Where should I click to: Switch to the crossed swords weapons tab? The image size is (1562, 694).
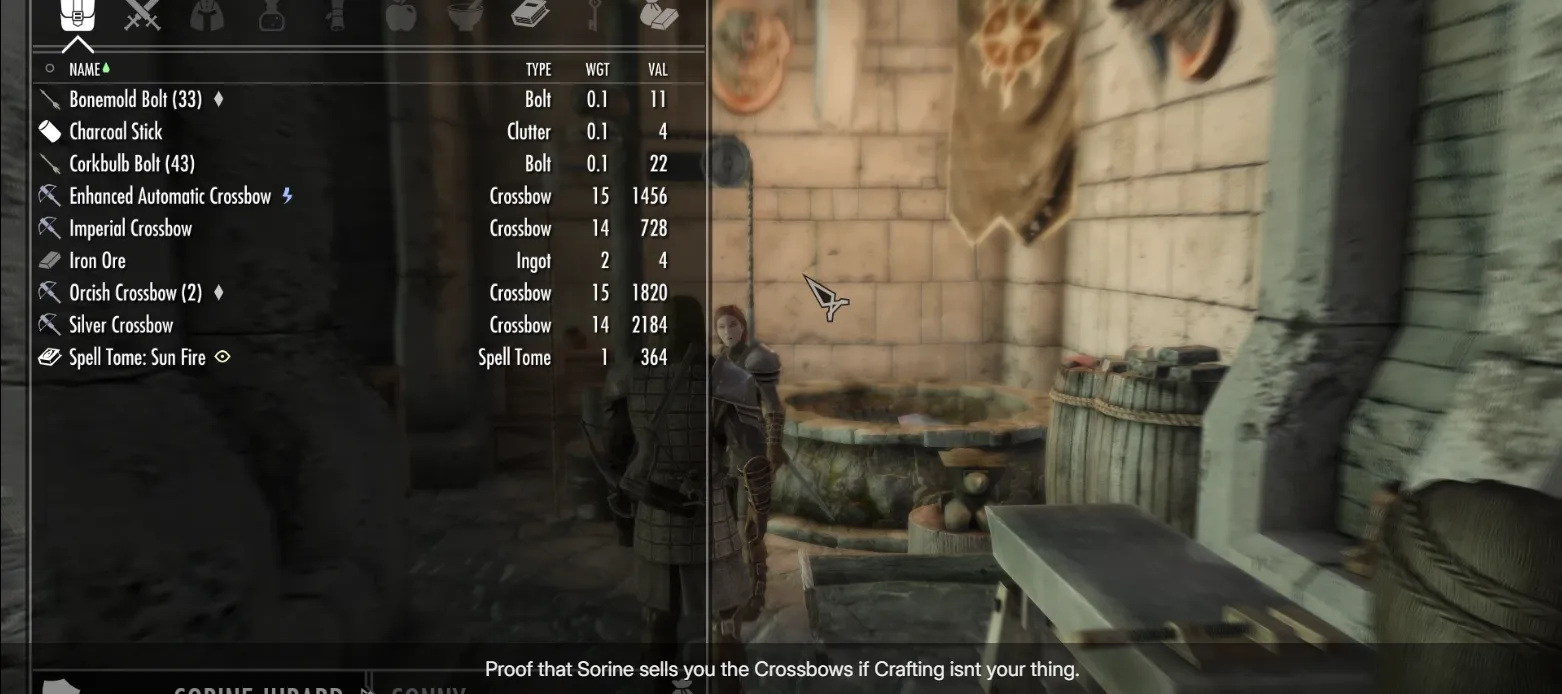(x=142, y=15)
